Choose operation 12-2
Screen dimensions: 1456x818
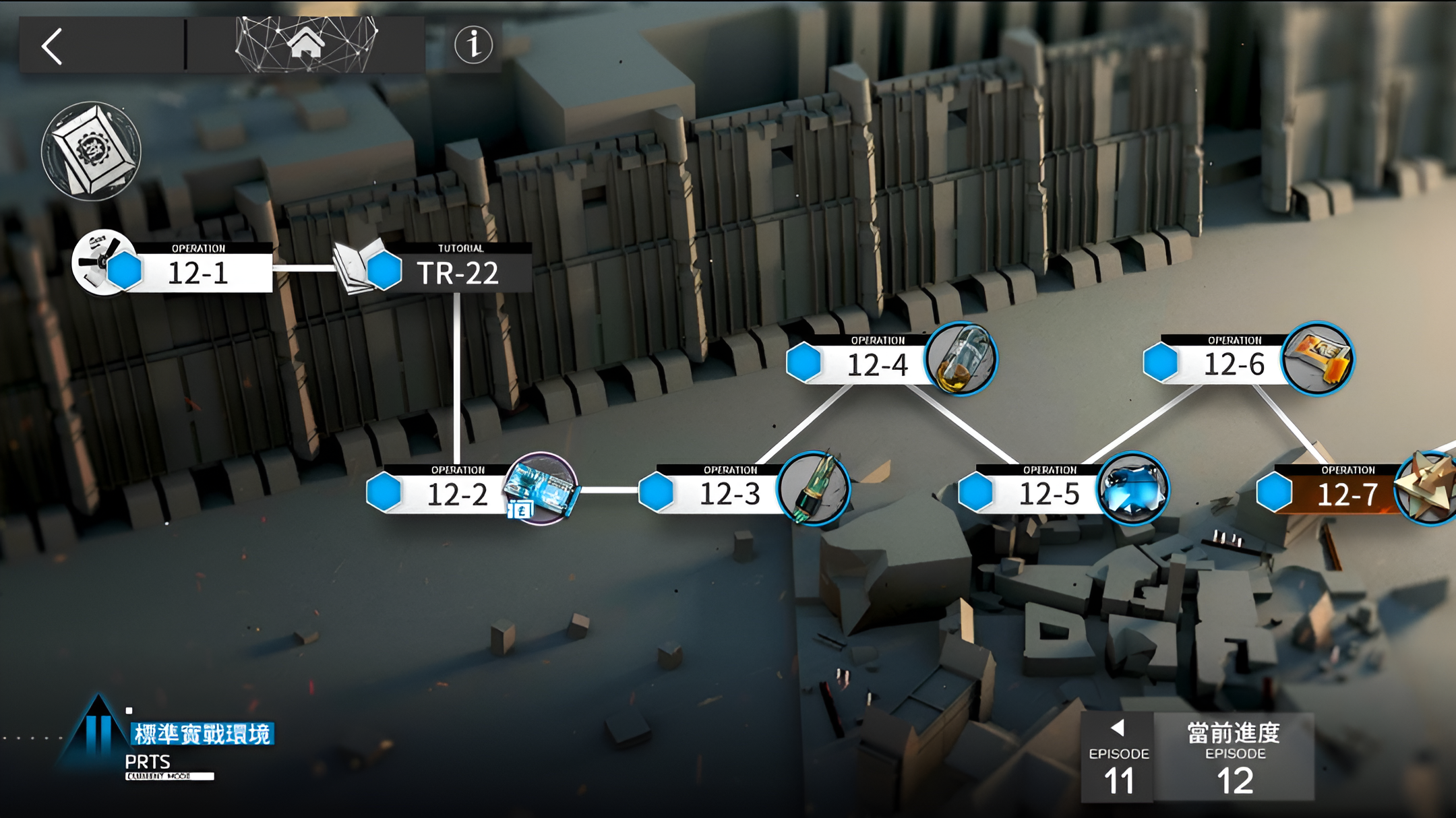pyautogui.click(x=457, y=493)
